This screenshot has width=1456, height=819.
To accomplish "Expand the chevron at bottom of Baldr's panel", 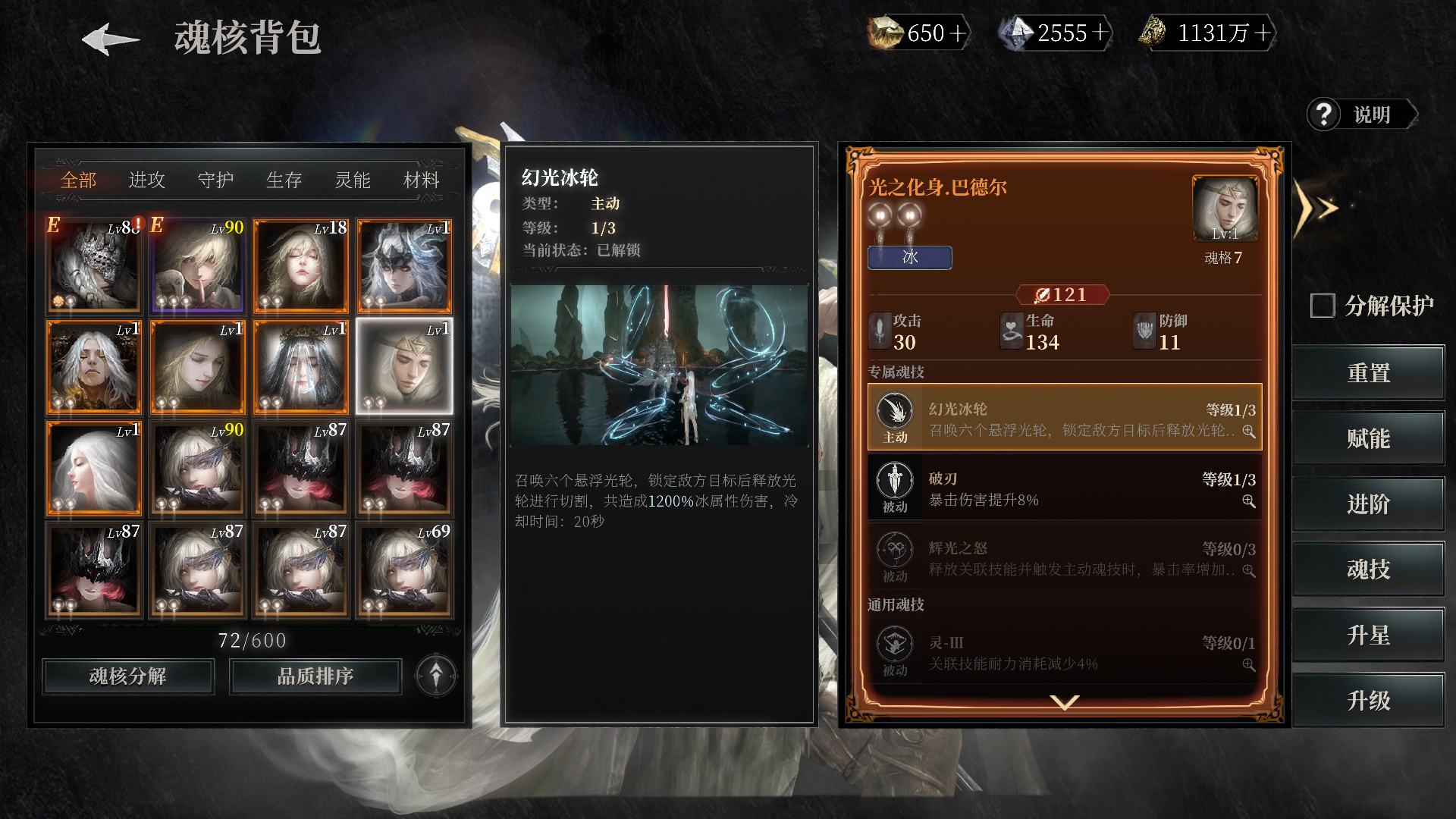I will point(1065,703).
